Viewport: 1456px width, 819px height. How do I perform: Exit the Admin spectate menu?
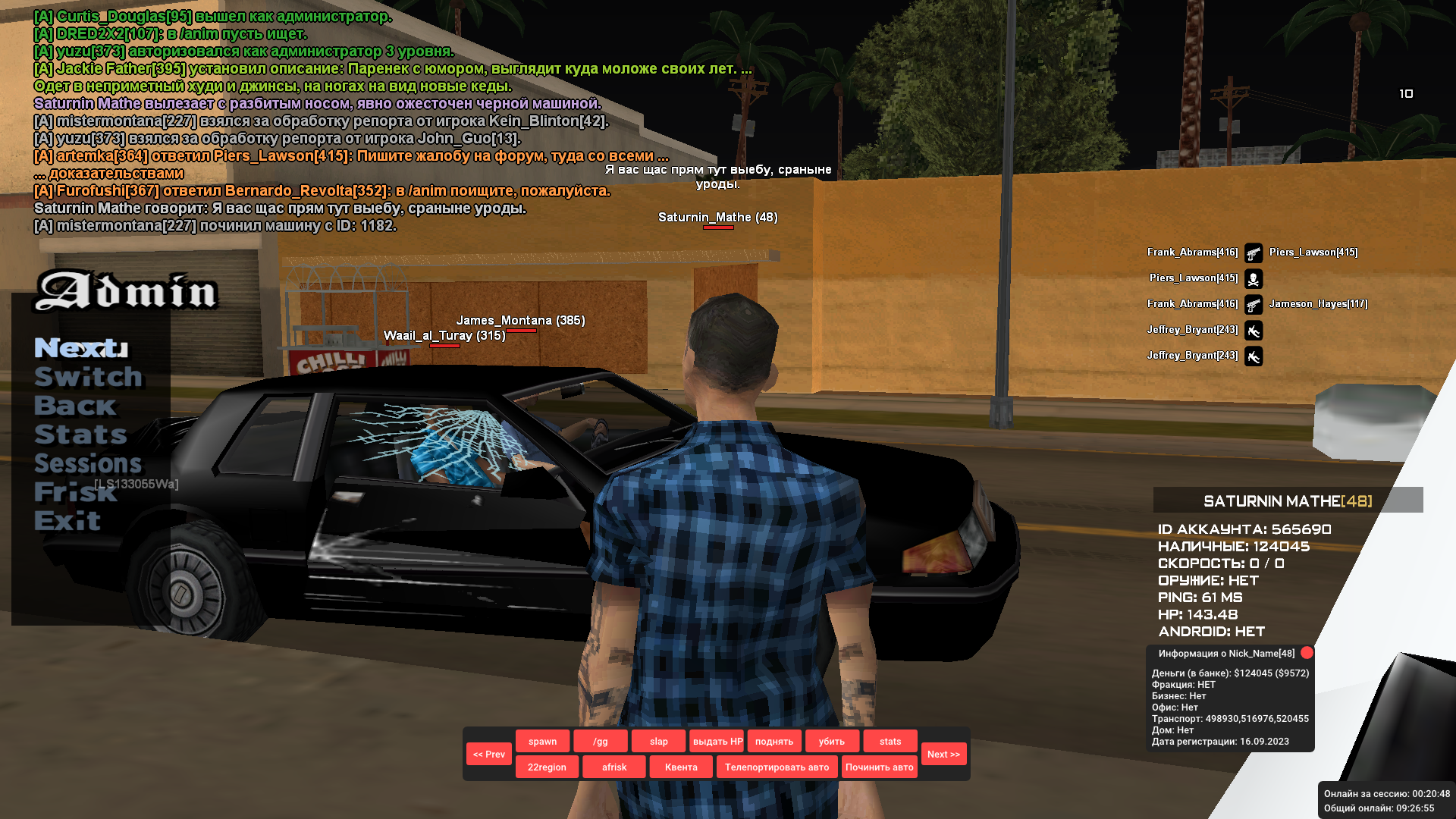67,521
